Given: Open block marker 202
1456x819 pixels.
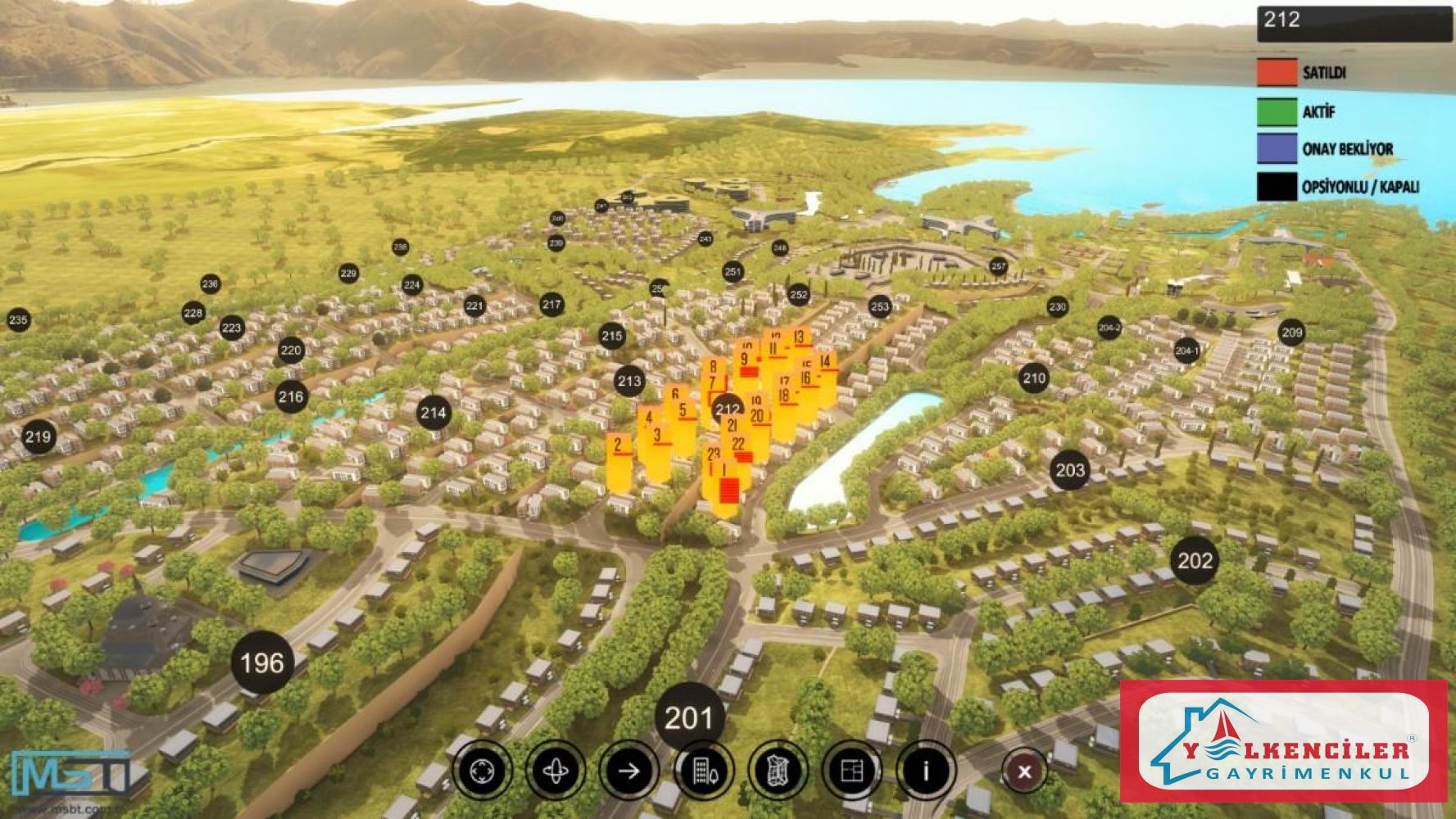Looking at the screenshot, I should (x=1195, y=561).
